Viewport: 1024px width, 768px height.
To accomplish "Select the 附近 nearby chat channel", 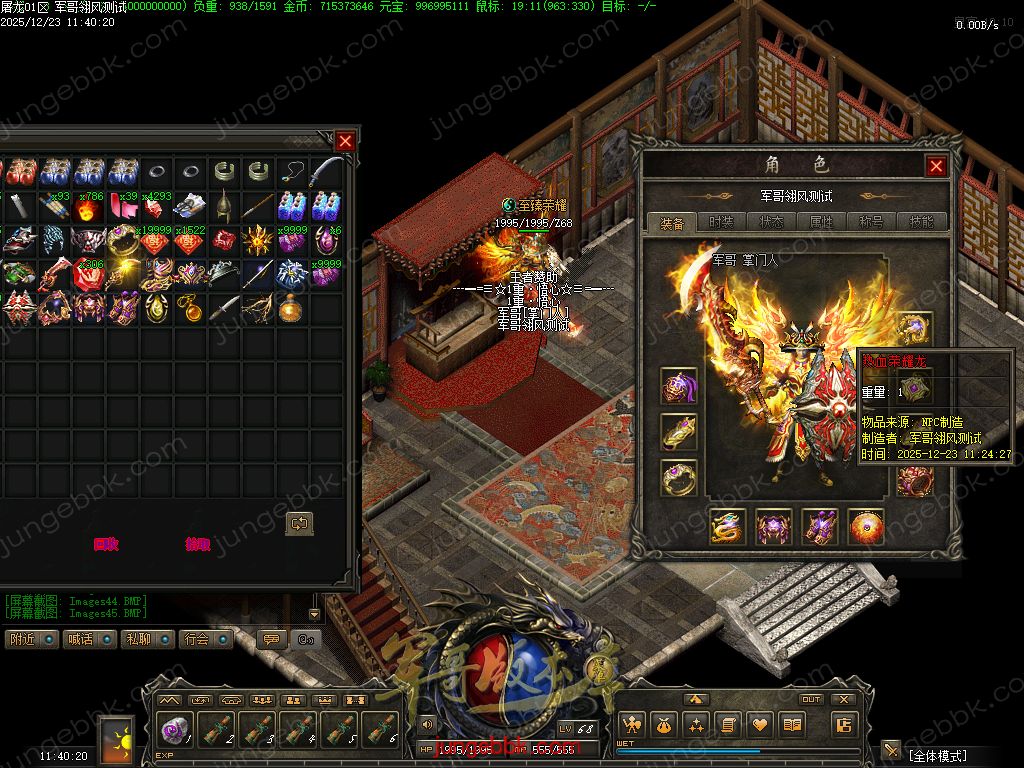I will tap(30, 639).
